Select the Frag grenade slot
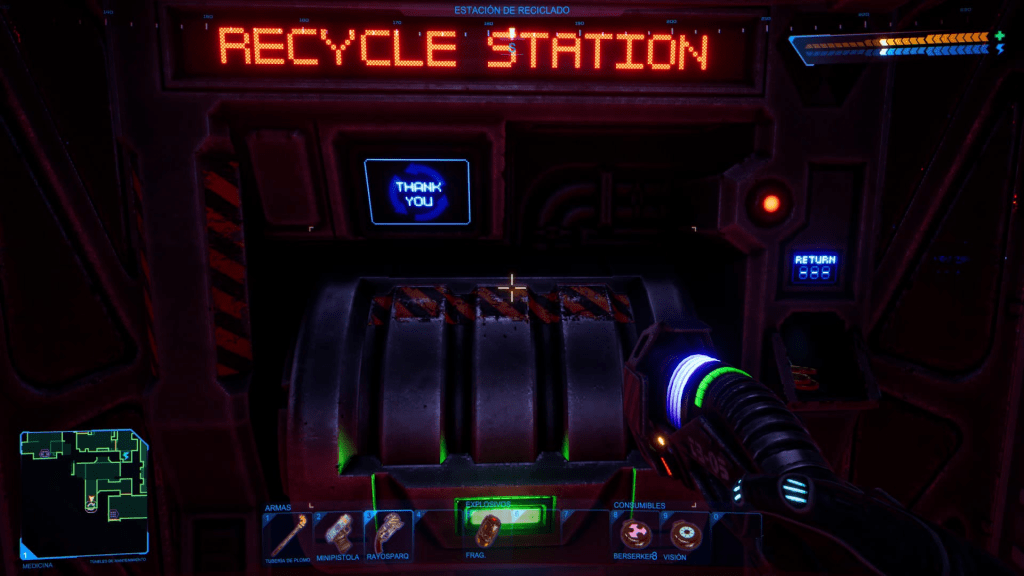 tap(487, 531)
